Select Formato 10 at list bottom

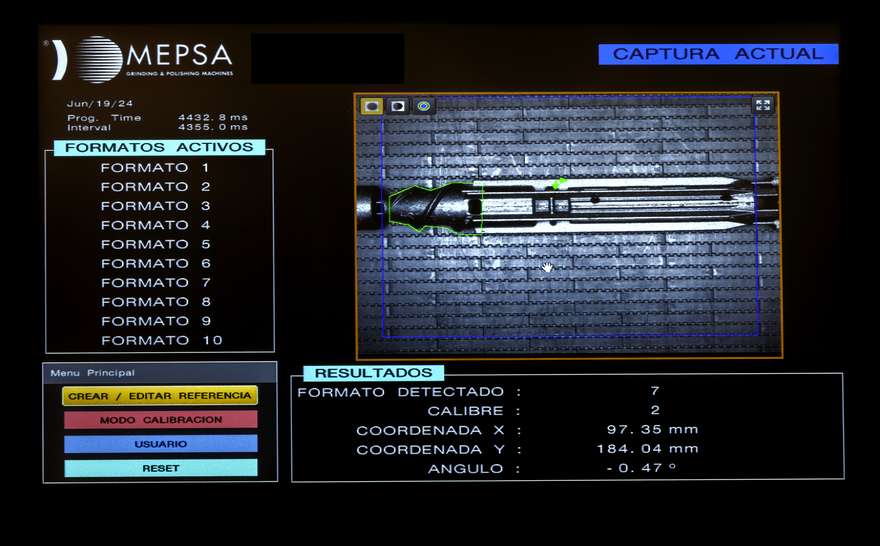[x=160, y=340]
